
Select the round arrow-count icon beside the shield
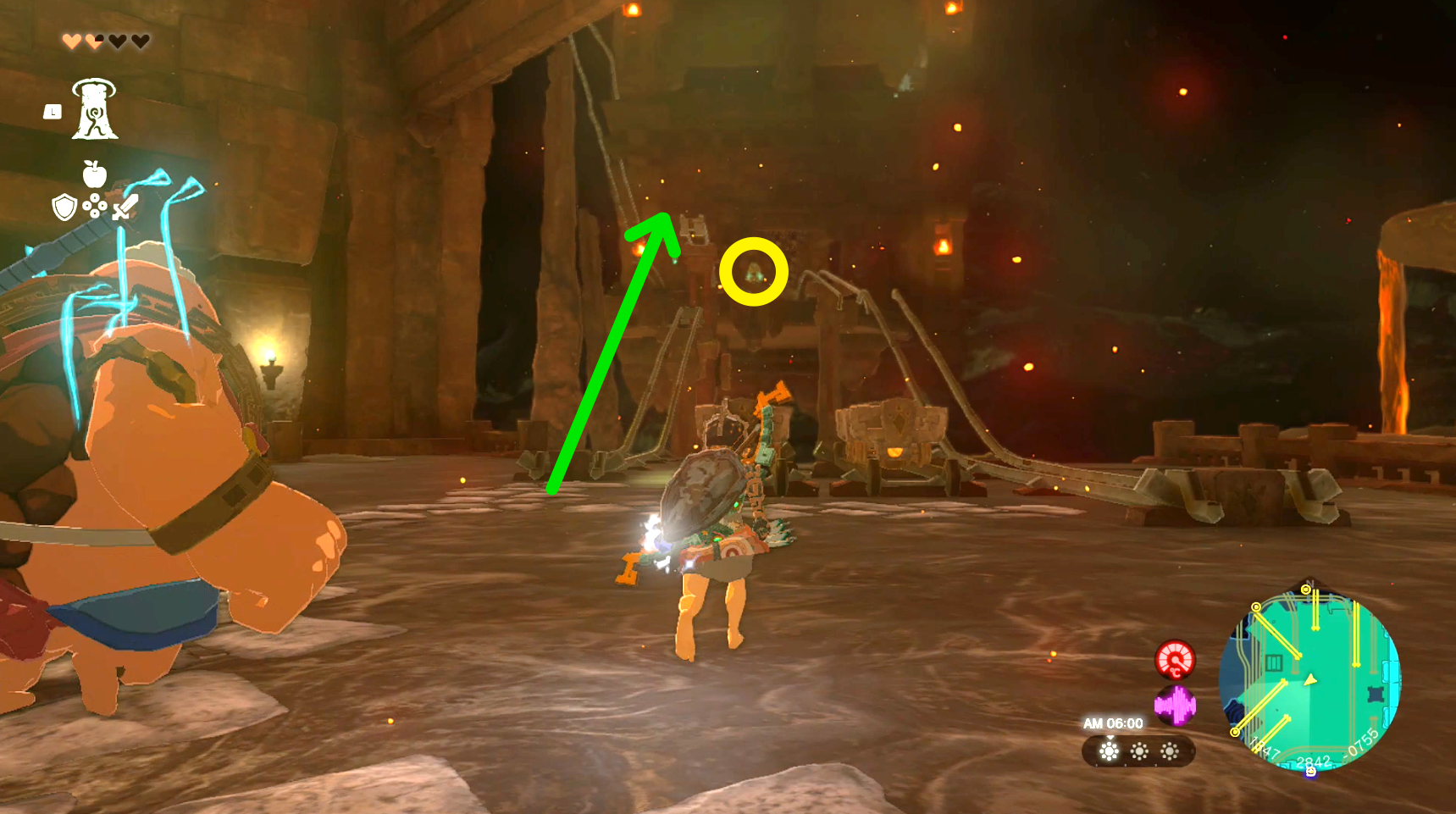[95, 206]
